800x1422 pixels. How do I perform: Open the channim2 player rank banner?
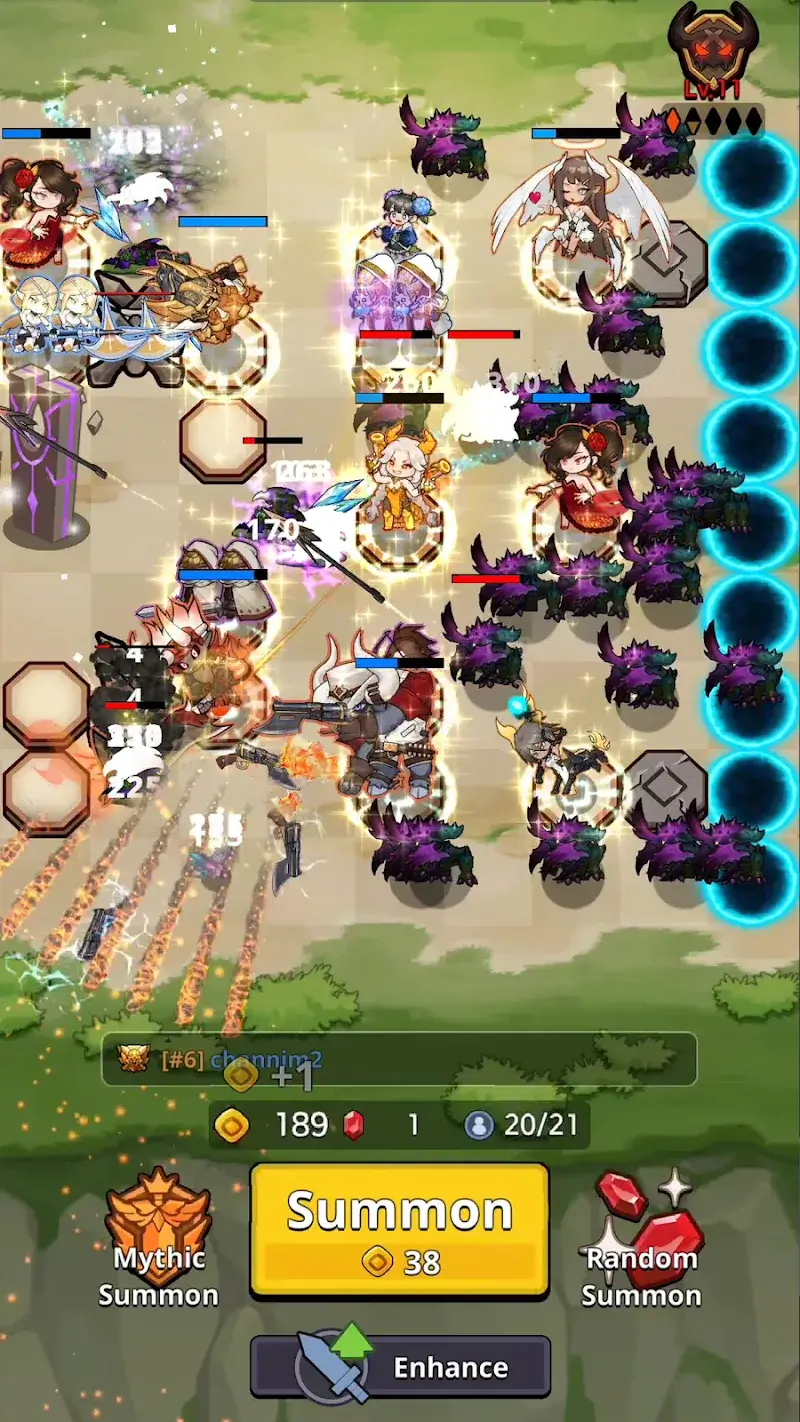[399, 1059]
